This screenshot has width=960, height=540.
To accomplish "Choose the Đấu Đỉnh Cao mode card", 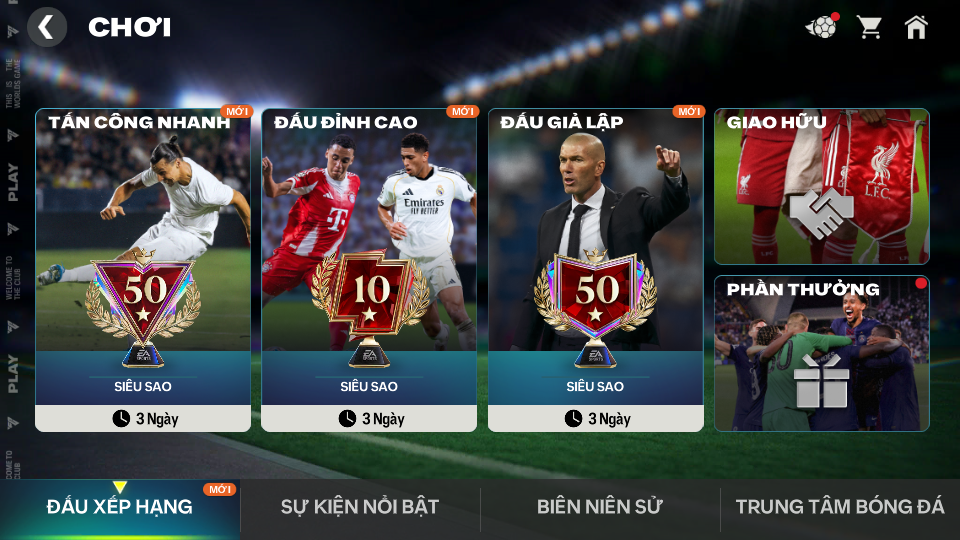I will coord(369,270).
